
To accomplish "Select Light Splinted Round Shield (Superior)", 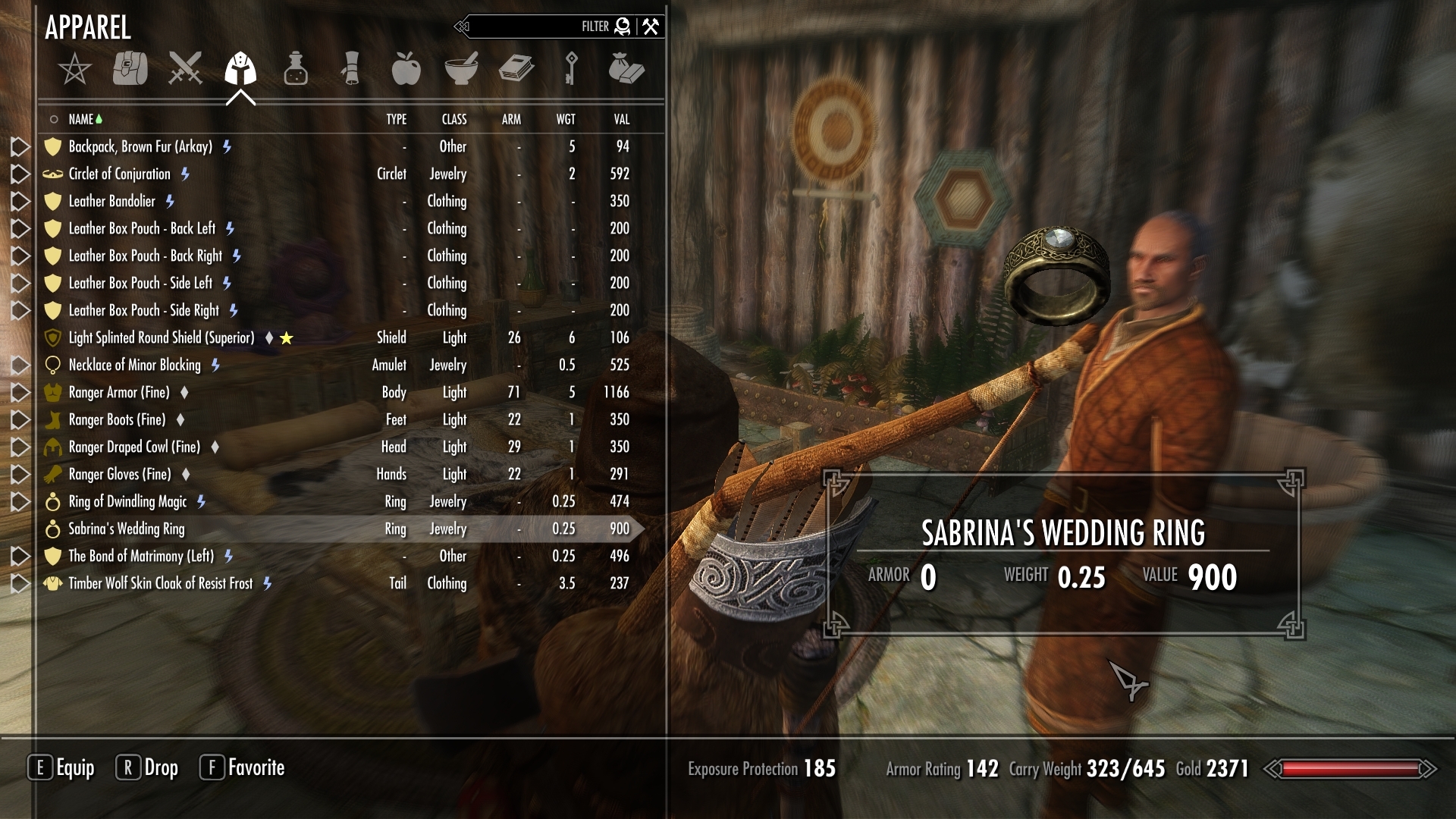I will [x=162, y=337].
